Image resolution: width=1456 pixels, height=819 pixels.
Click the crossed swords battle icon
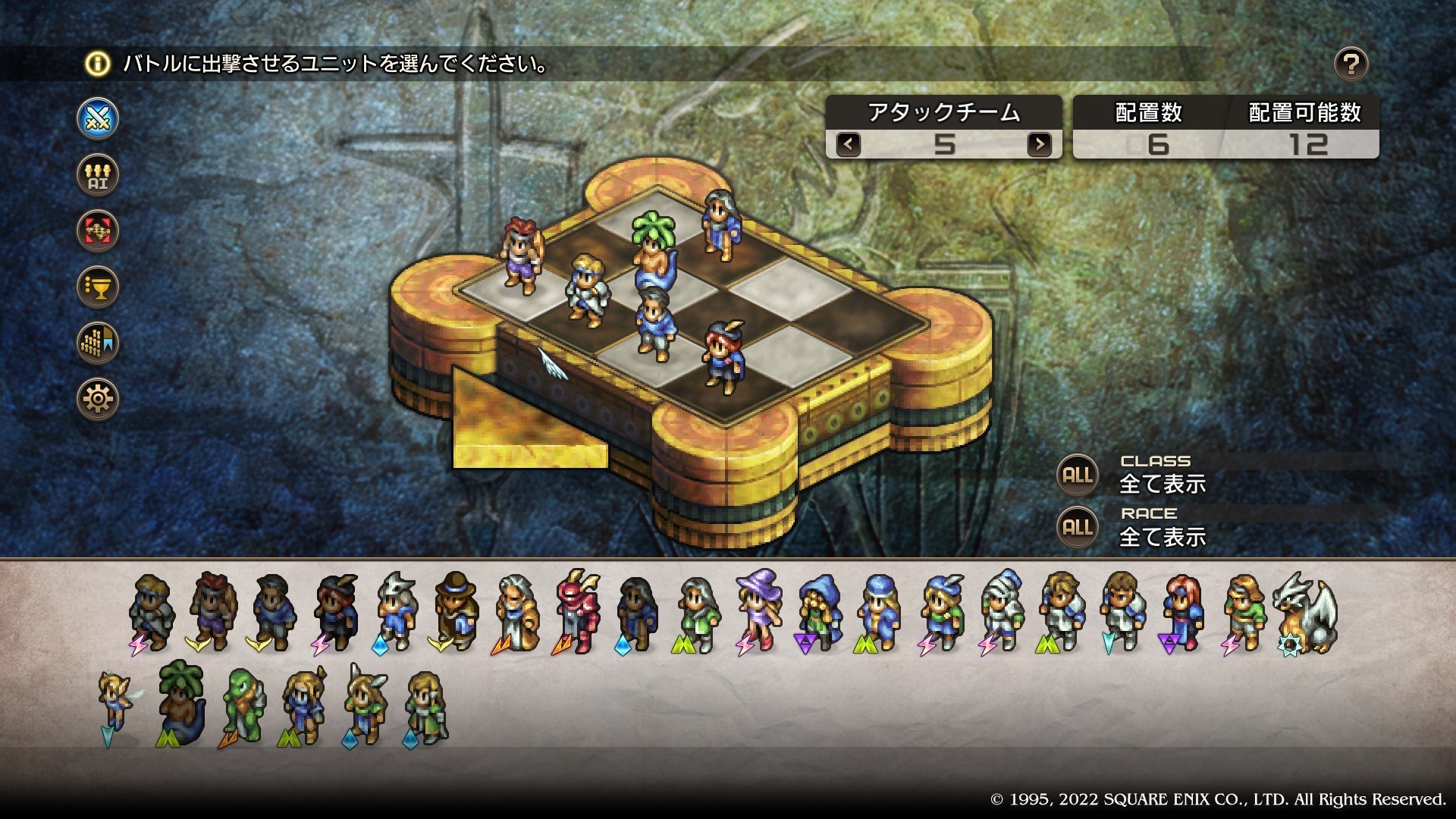[98, 119]
